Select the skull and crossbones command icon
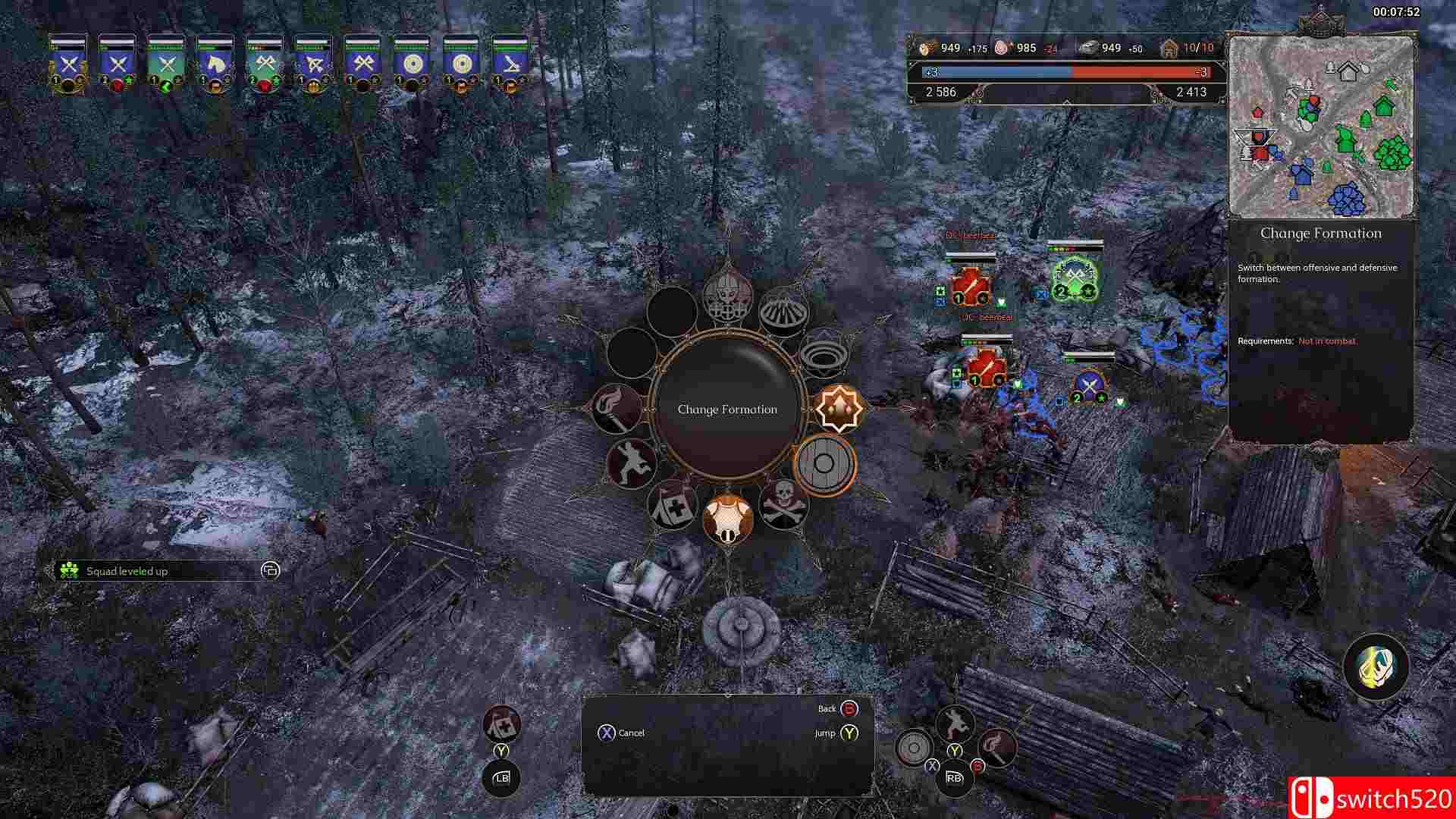Viewport: 1456px width, 819px height. (x=786, y=506)
